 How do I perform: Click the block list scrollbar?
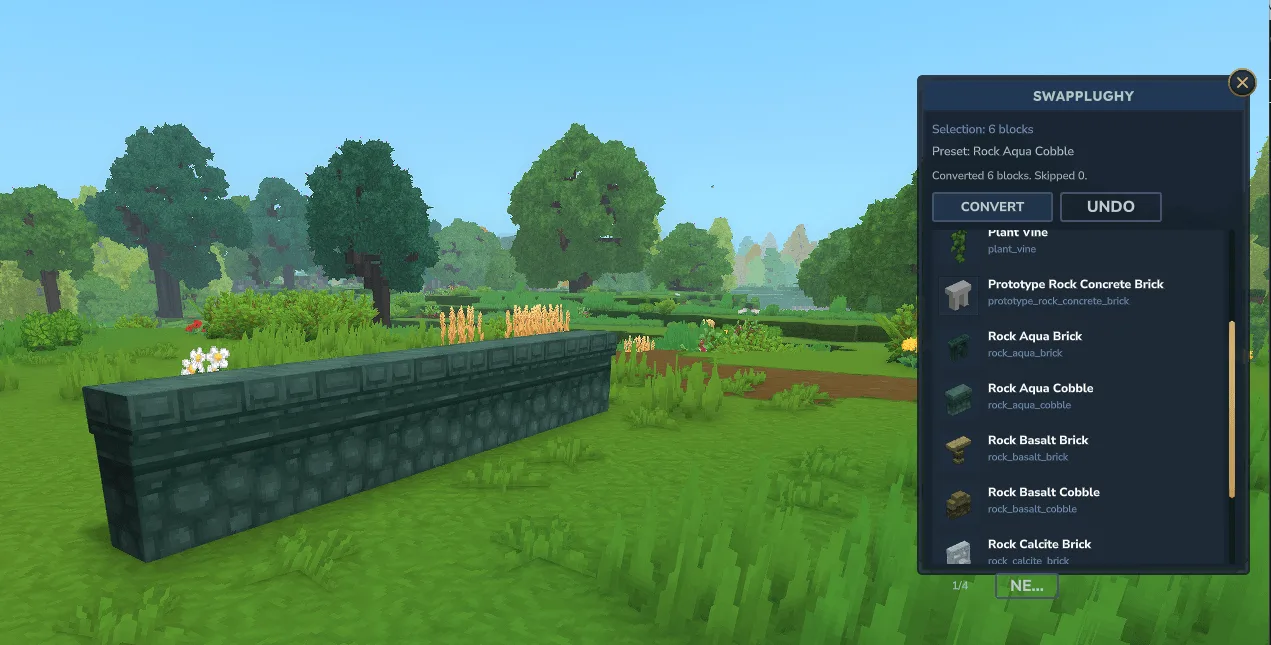point(1232,408)
